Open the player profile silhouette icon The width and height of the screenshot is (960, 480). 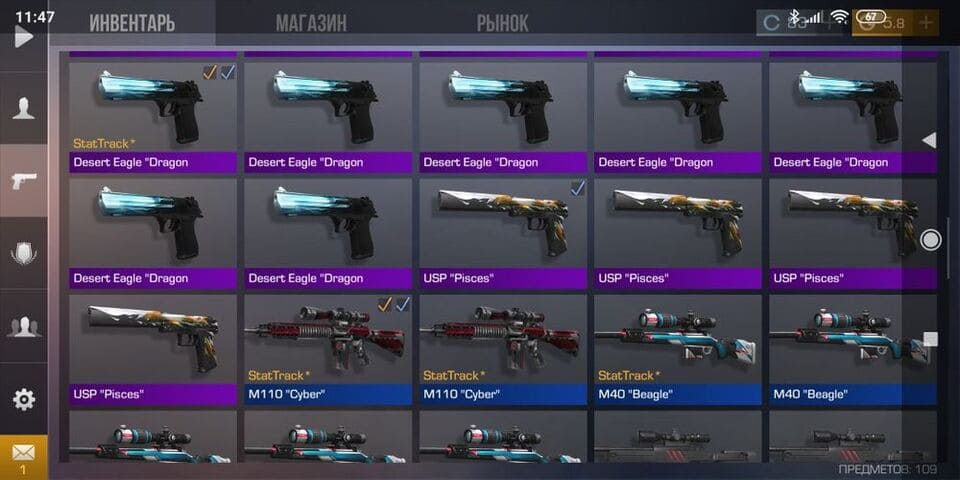point(23,108)
